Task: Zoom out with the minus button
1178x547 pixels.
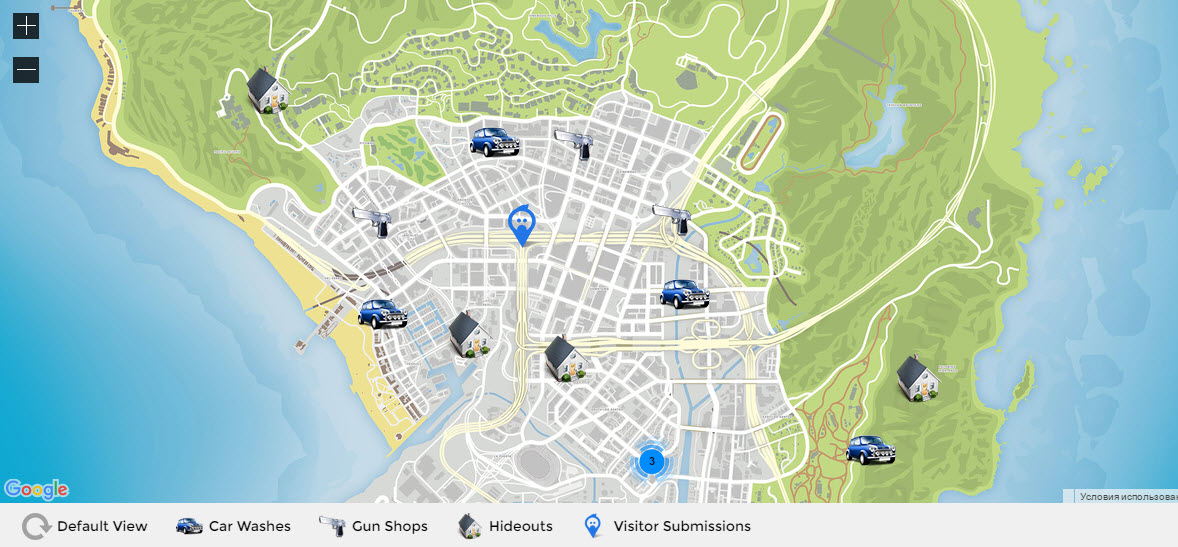Action: [26, 70]
